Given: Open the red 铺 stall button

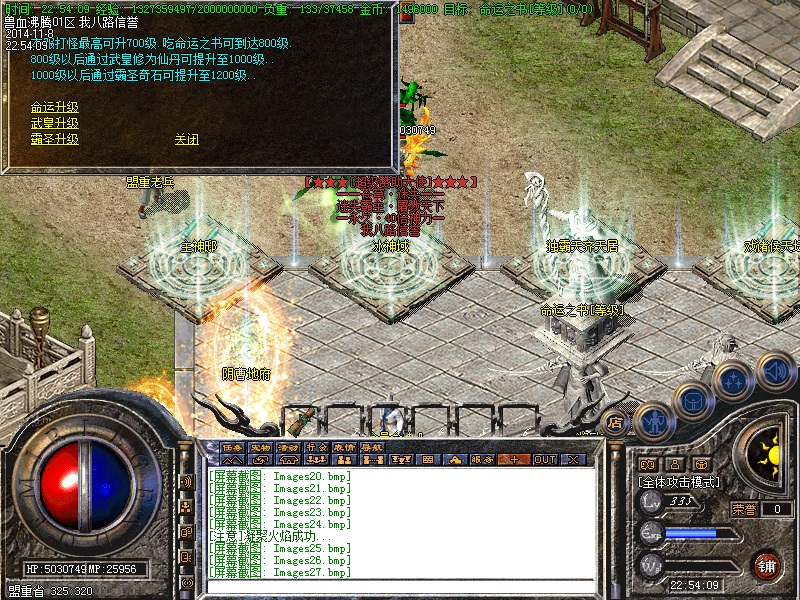Looking at the screenshot, I should (767, 565).
